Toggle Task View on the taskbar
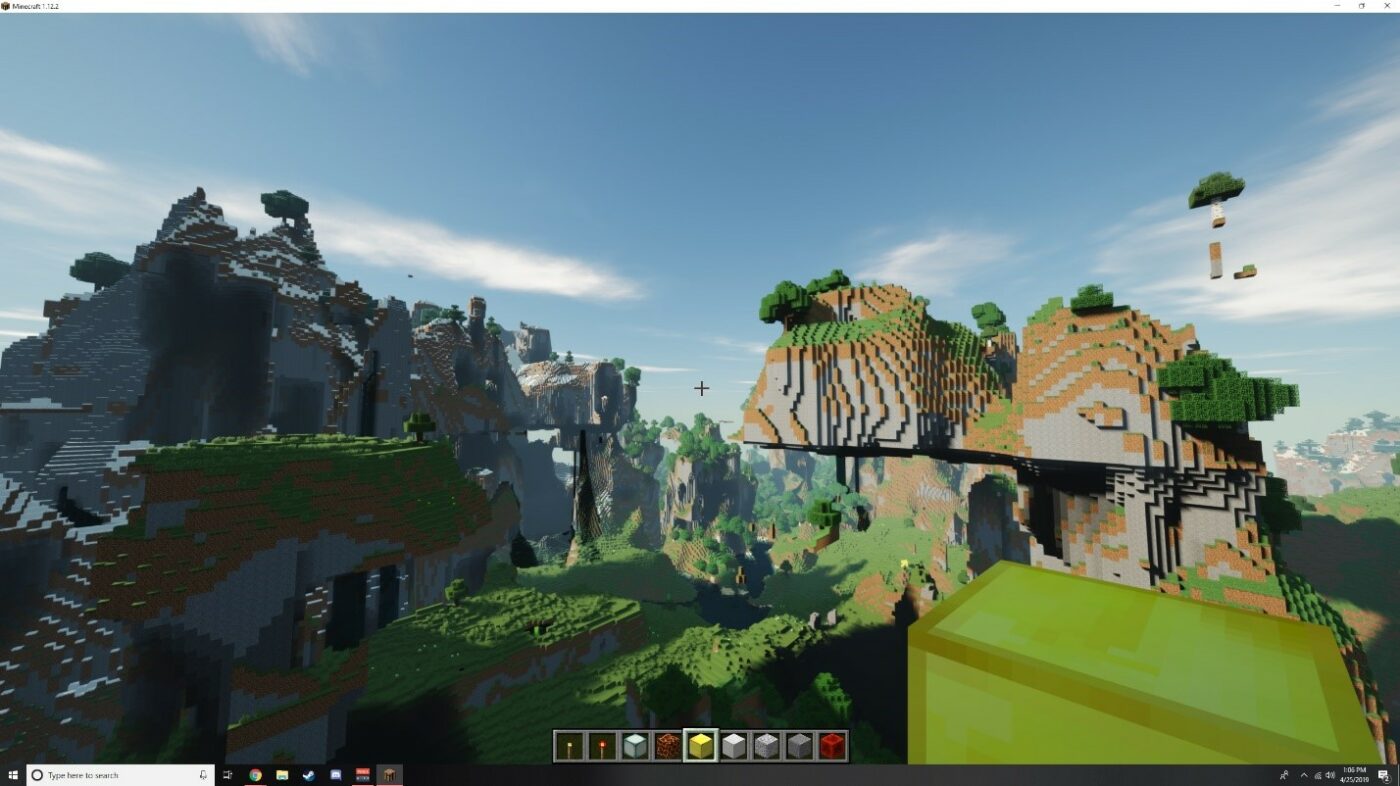 pyautogui.click(x=227, y=774)
